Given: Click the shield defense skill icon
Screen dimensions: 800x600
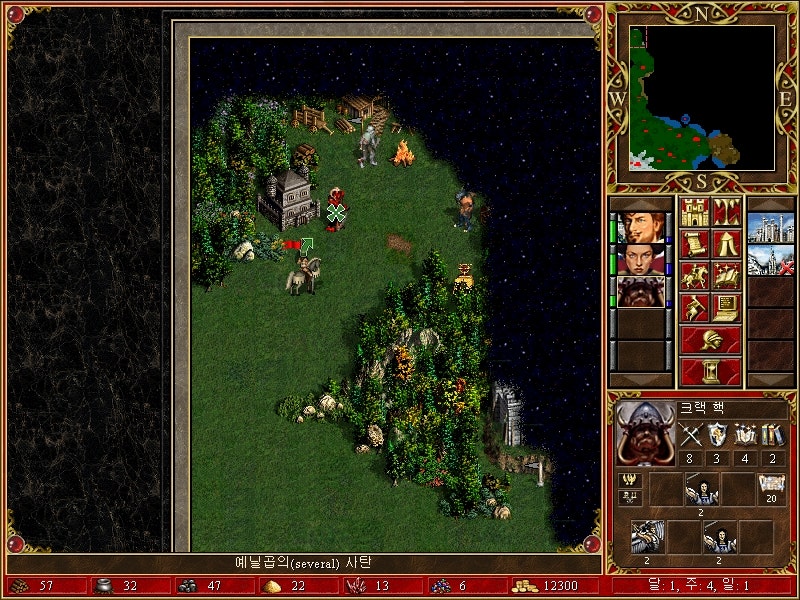Looking at the screenshot, I should (718, 434).
